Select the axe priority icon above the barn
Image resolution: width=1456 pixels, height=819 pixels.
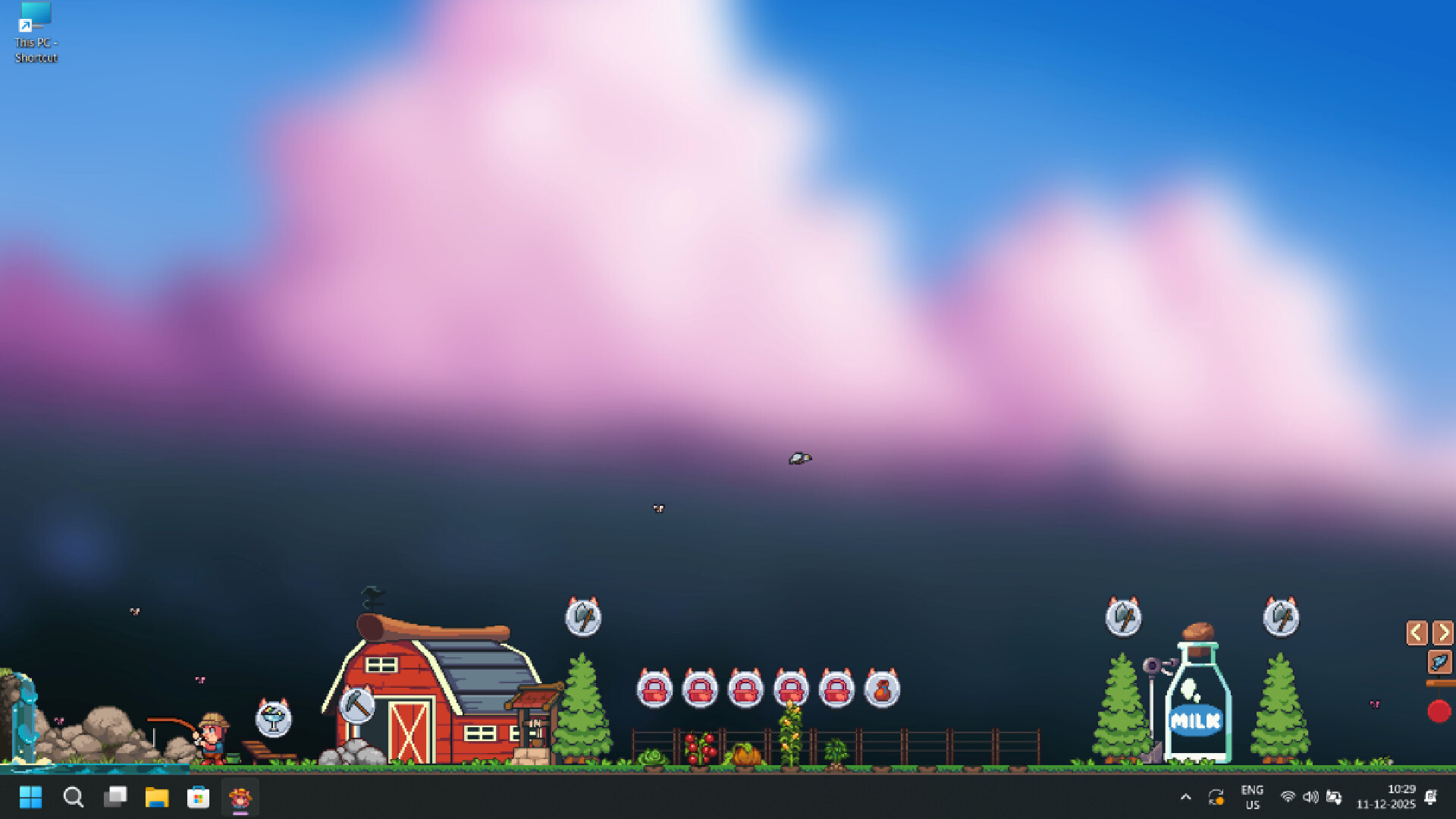pos(582,618)
